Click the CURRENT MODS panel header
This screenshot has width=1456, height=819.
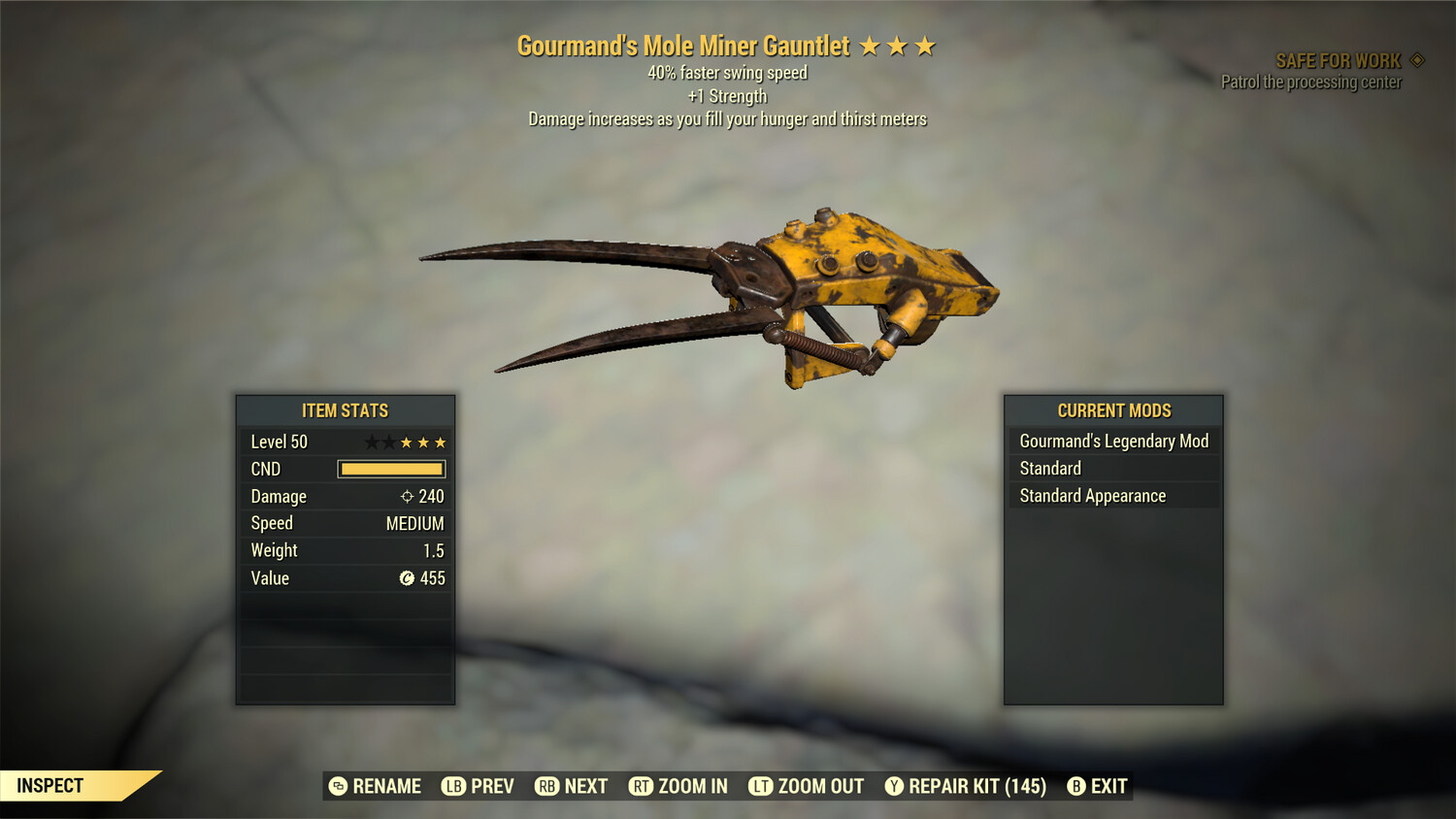[1112, 409]
